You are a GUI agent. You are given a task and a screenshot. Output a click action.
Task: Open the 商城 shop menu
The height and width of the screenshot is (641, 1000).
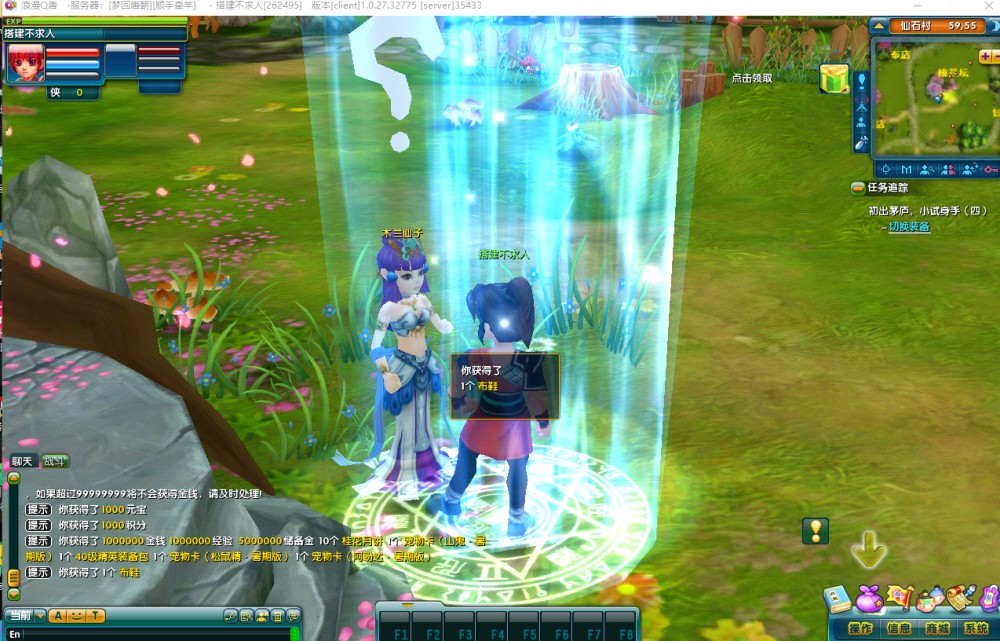click(x=937, y=628)
